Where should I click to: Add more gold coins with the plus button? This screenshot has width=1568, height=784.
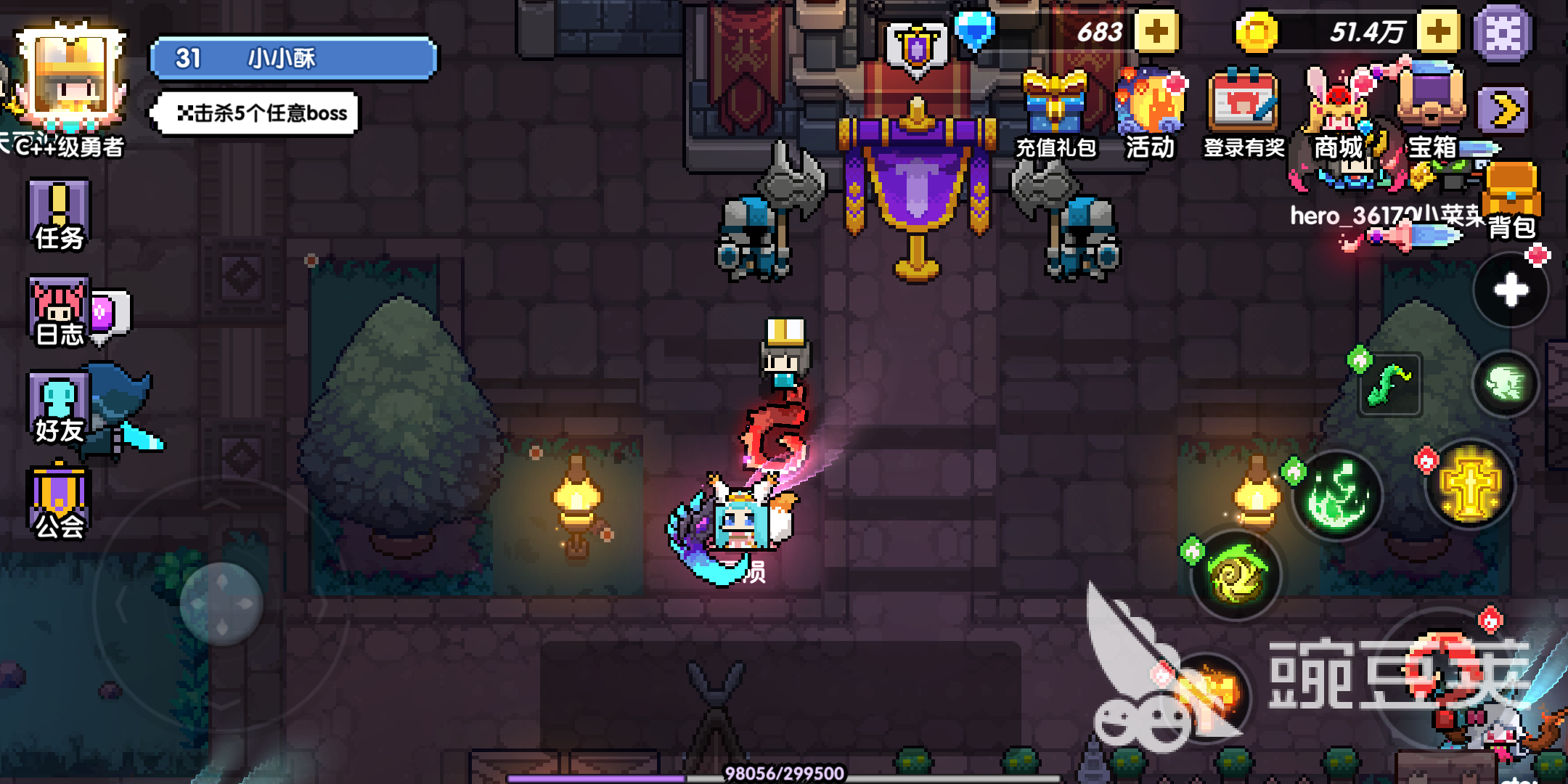(x=1438, y=32)
